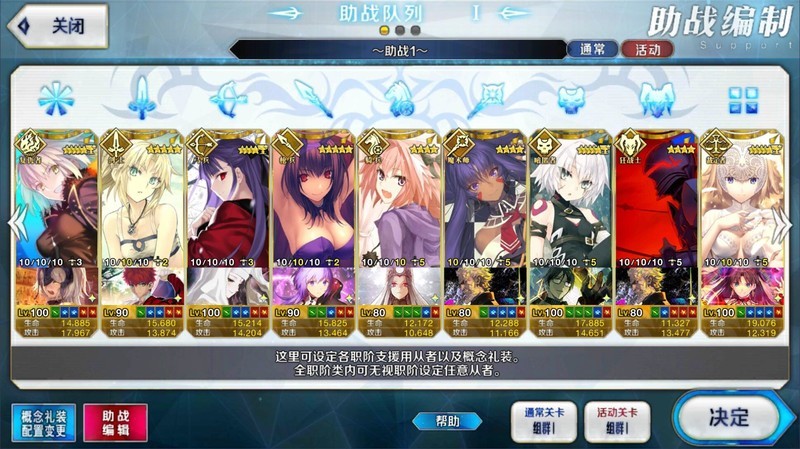800x449 pixels.
Task: Confirm with the 决定 button
Action: pos(727,416)
